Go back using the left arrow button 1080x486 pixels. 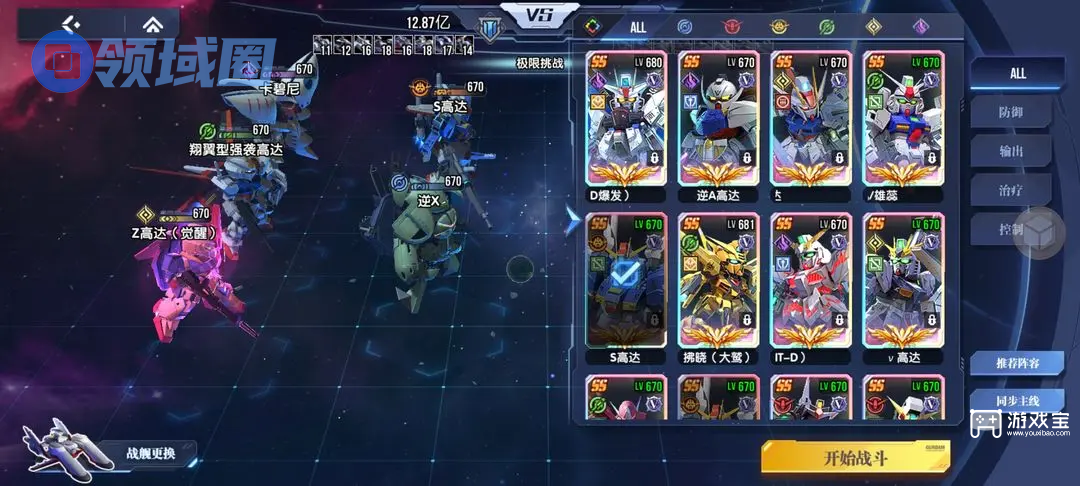coord(70,24)
